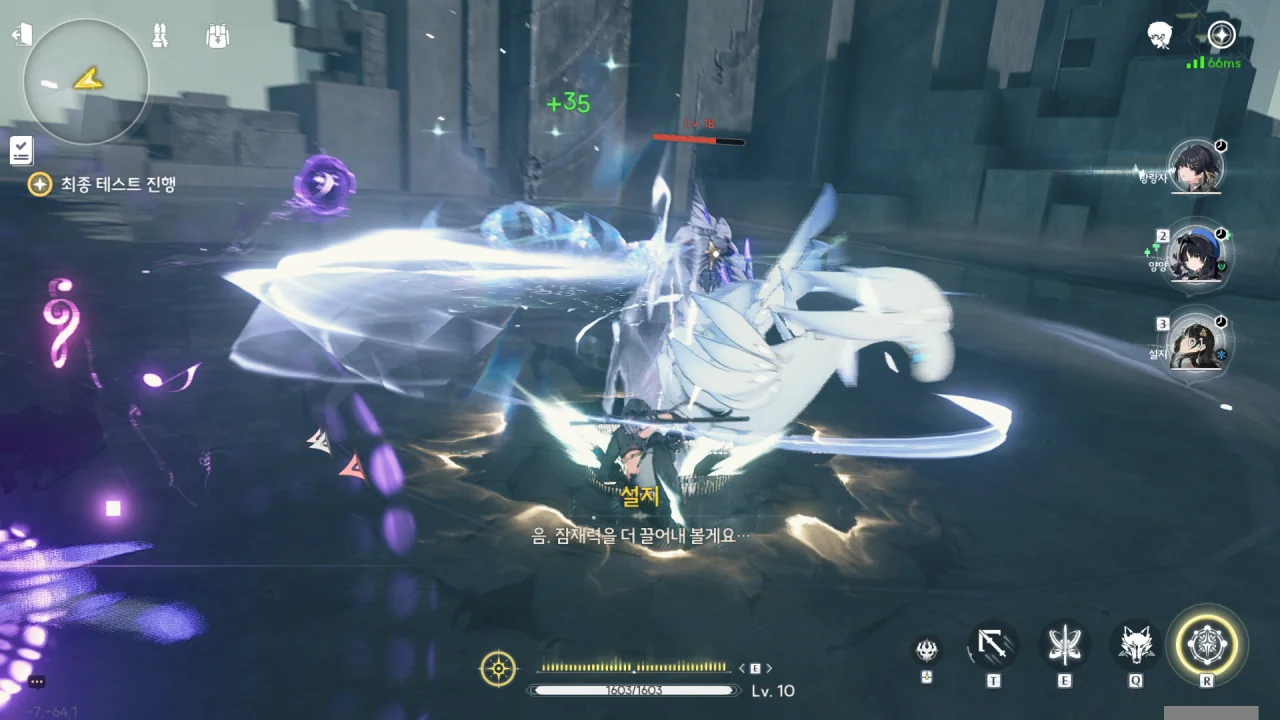This screenshot has height=720, width=1280.
Task: Click the exit door icon
Action: point(22,36)
